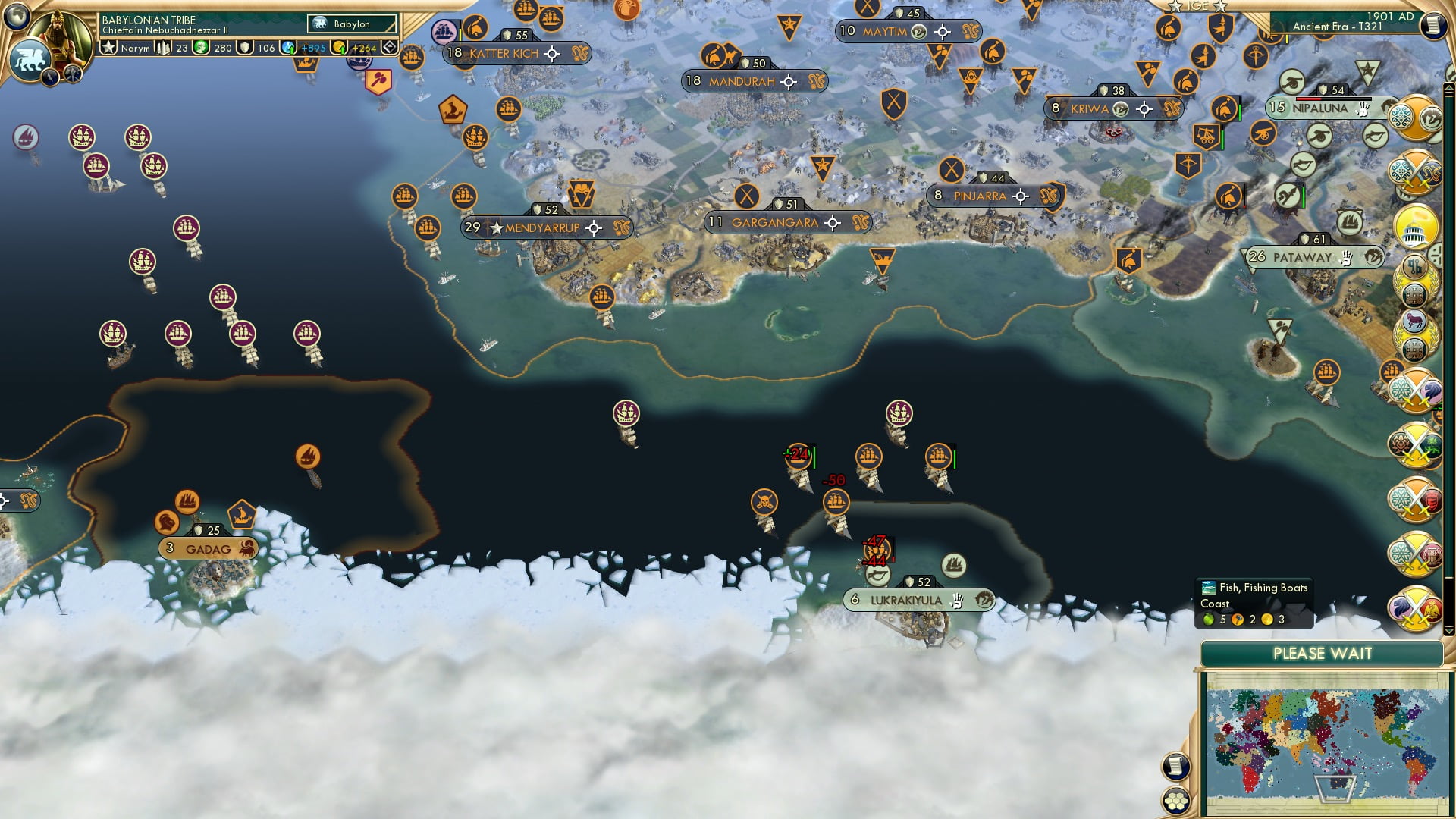Image resolution: width=1456 pixels, height=819 pixels.
Task: Click the globe view toggle top-left corner
Action: click(x=17, y=17)
